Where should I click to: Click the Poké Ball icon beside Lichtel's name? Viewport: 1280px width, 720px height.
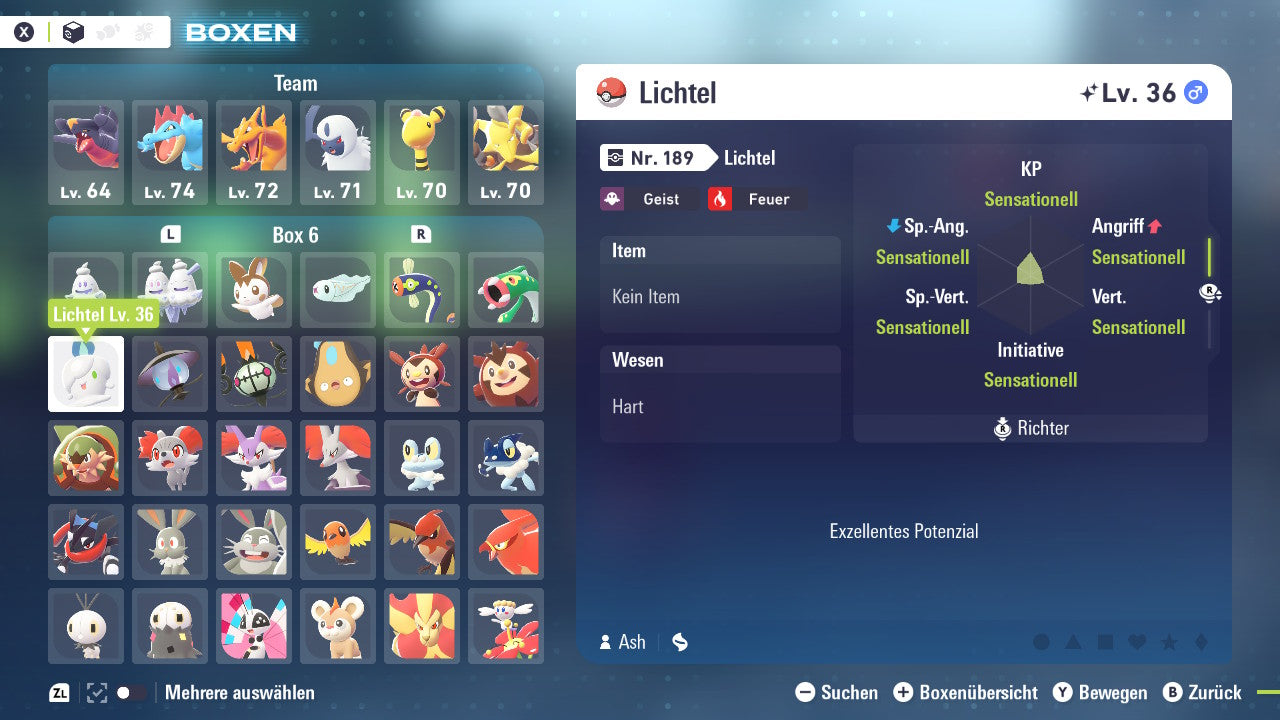coord(613,92)
